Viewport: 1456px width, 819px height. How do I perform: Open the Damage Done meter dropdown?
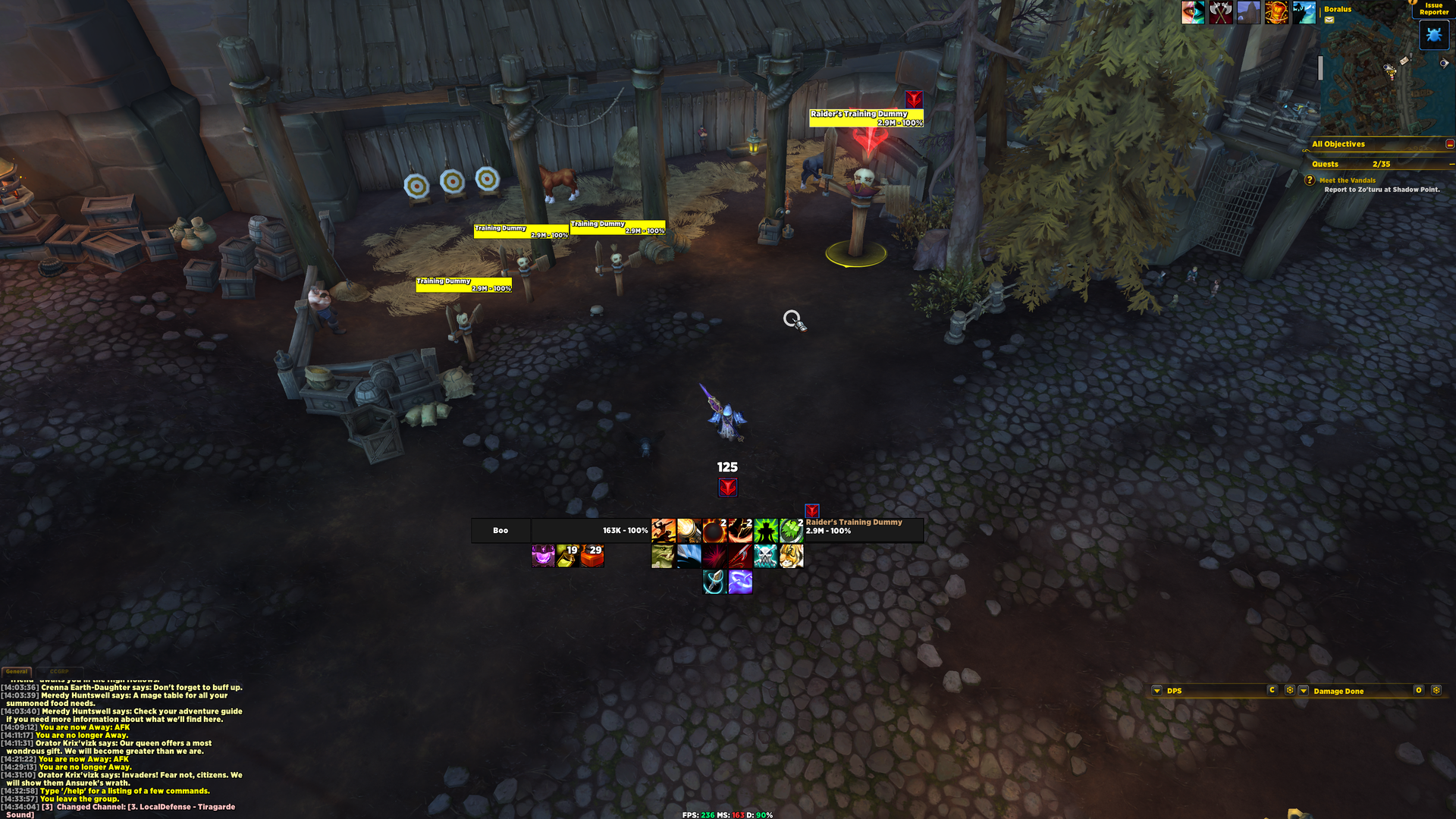tap(1304, 691)
